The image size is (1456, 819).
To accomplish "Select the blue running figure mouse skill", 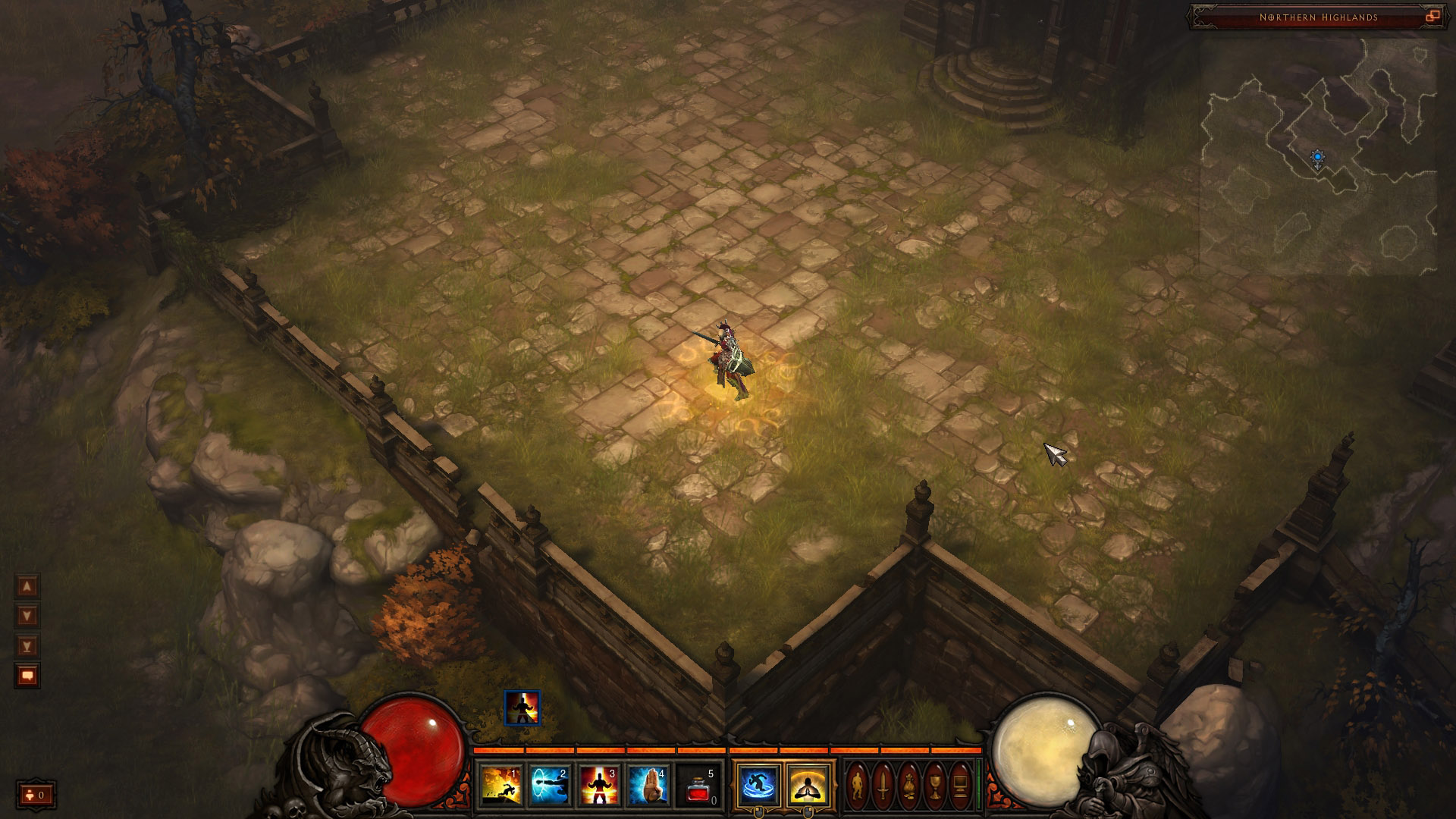I will 758,785.
